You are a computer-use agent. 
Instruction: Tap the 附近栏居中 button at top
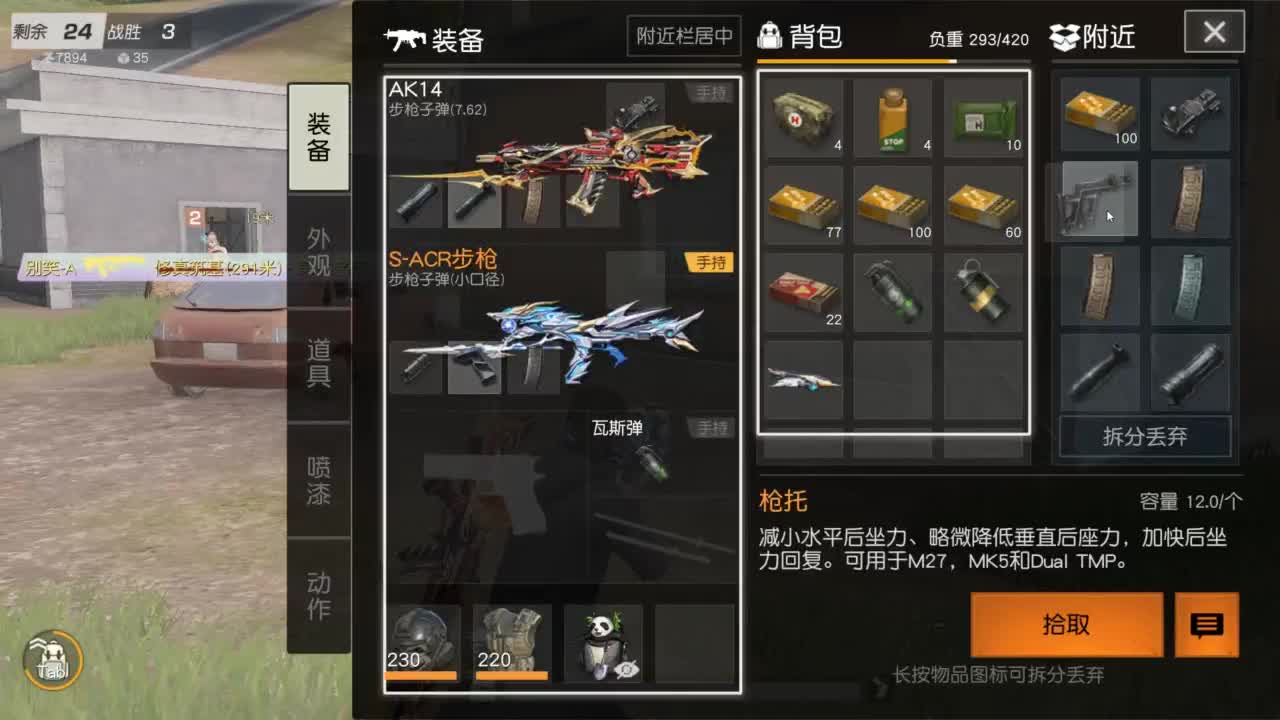(x=684, y=36)
